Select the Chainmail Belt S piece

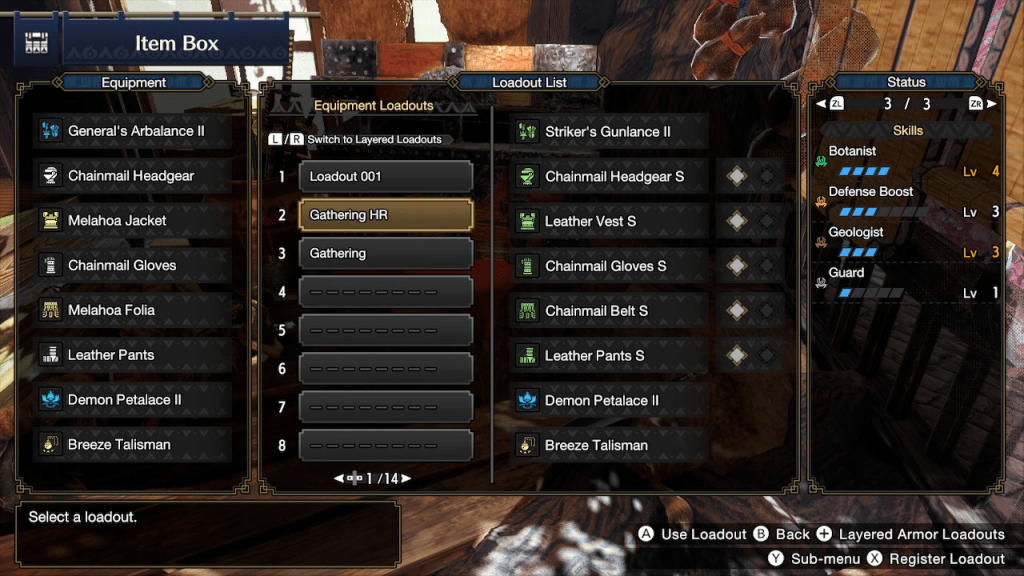[x=609, y=311]
